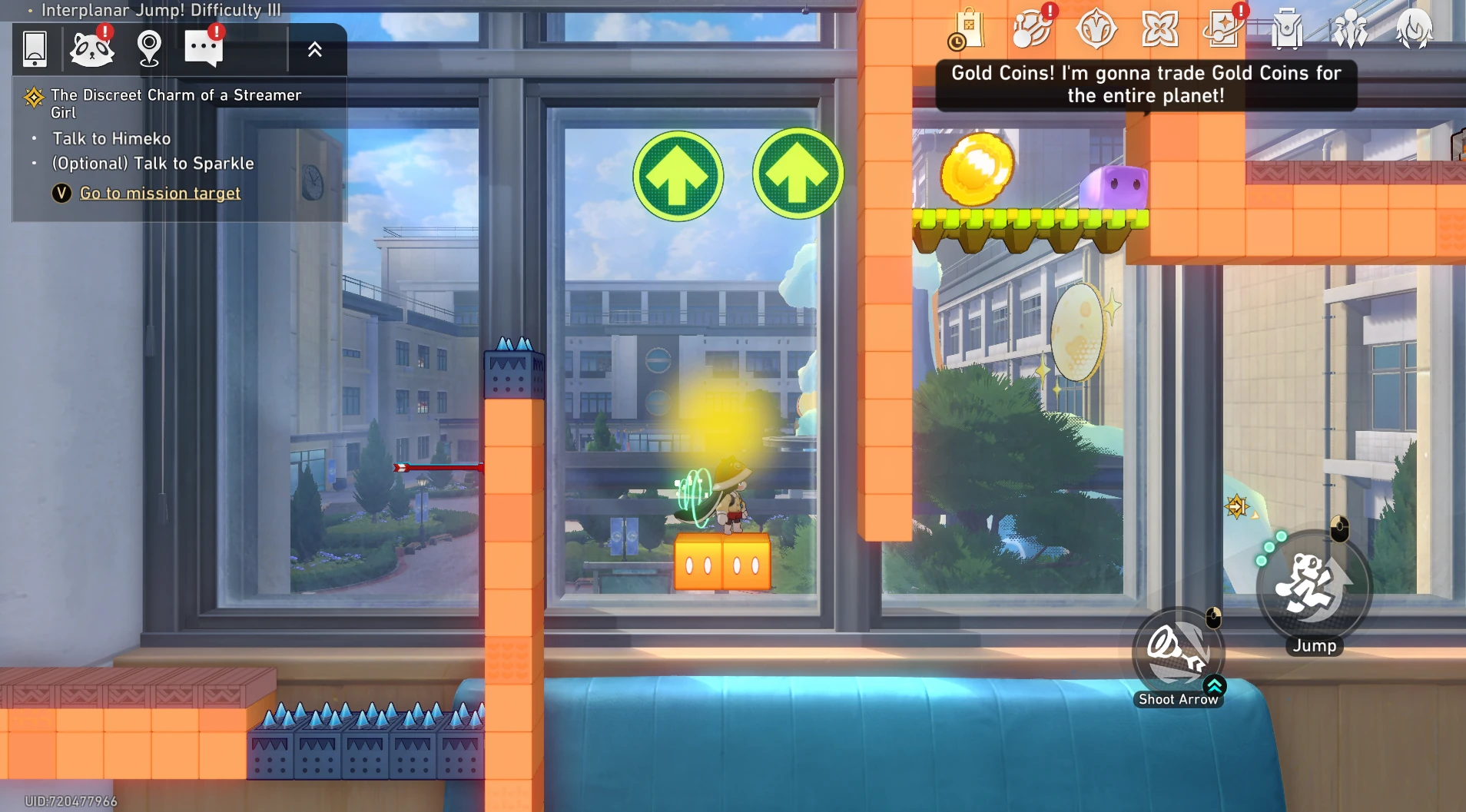Open the chat speech bubble icon
1466x812 pixels.
coord(204,49)
